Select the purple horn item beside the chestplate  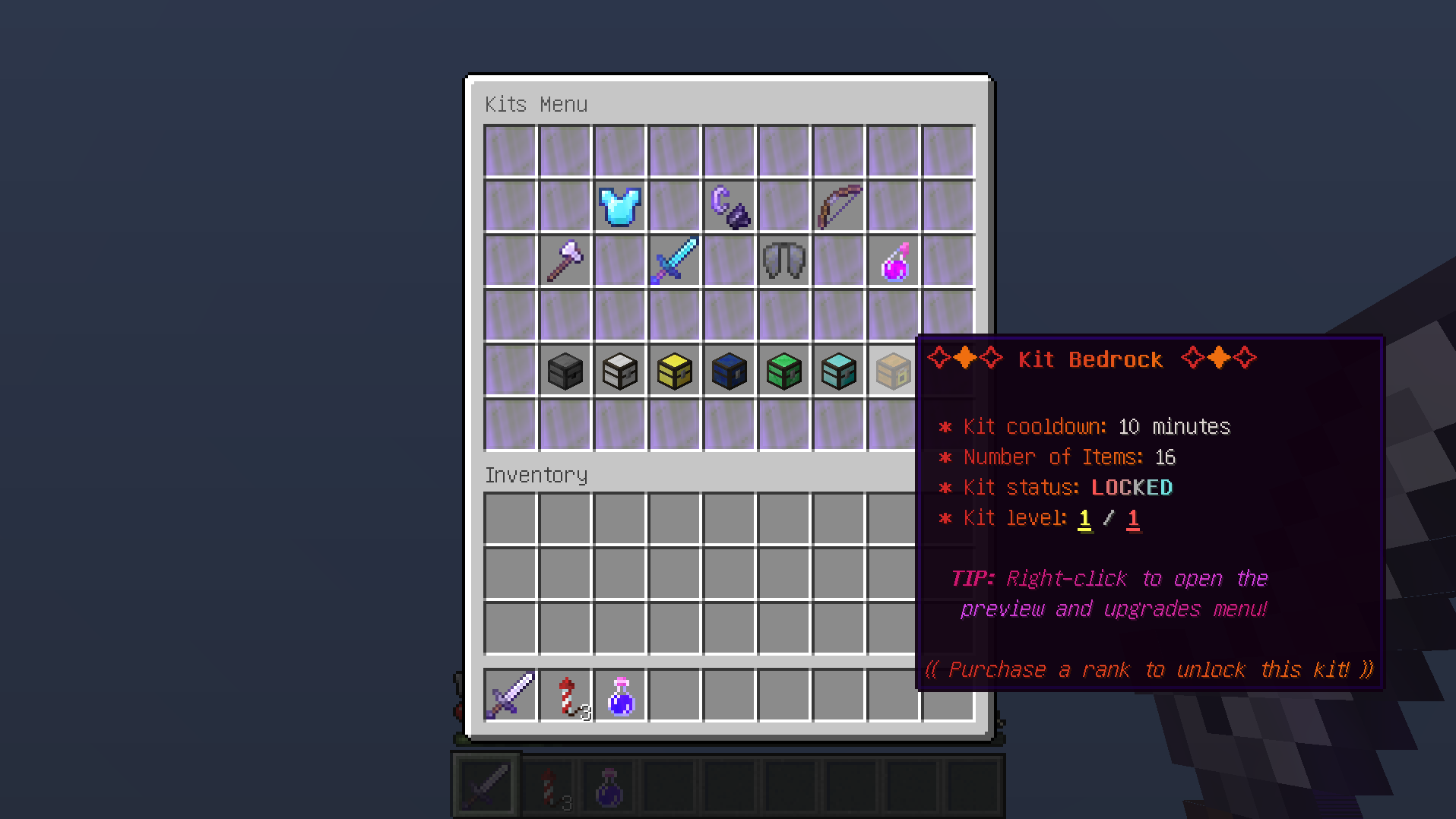pyautogui.click(x=729, y=205)
